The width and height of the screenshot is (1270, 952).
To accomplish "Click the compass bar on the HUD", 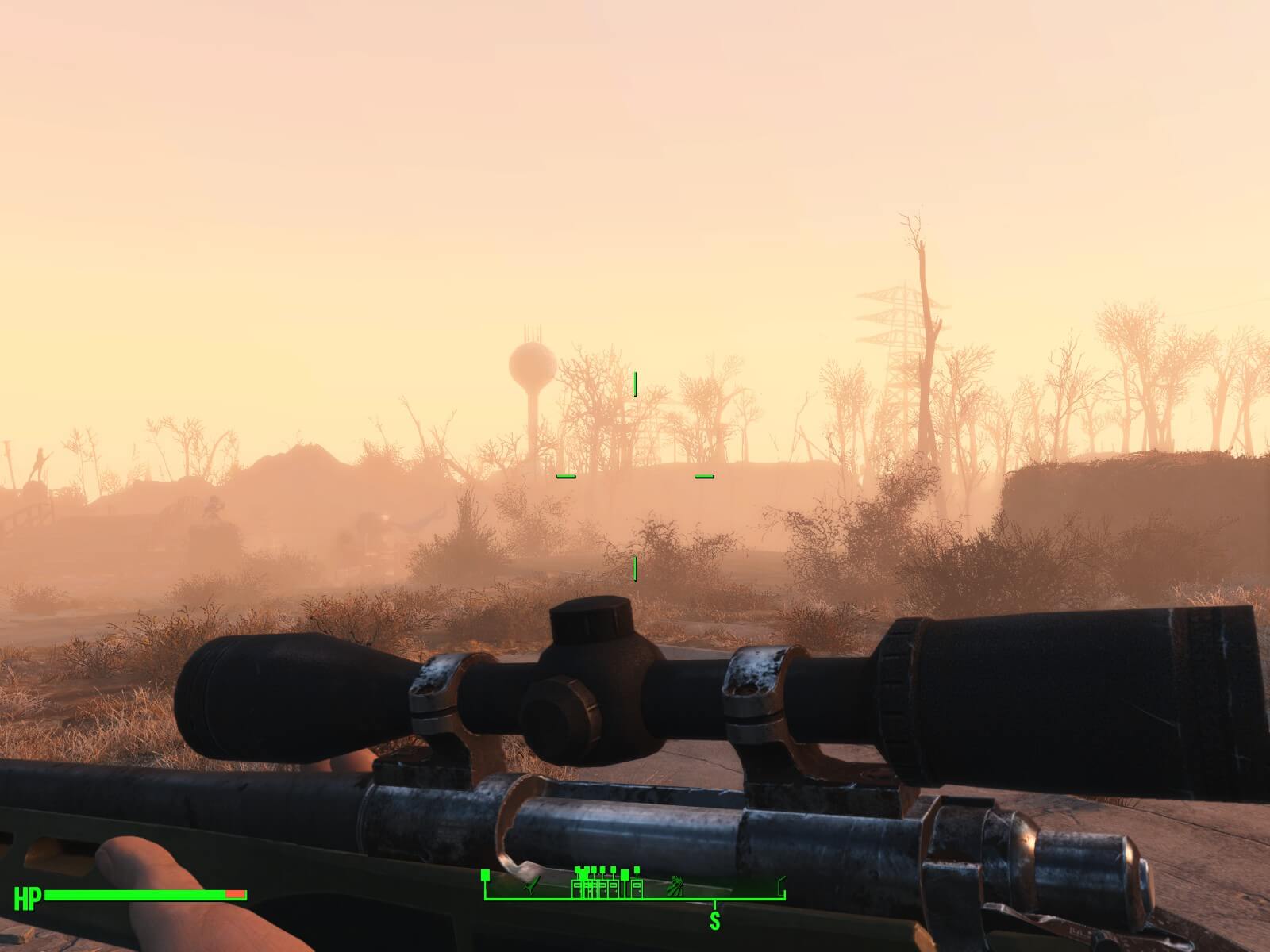I will [x=635, y=898].
